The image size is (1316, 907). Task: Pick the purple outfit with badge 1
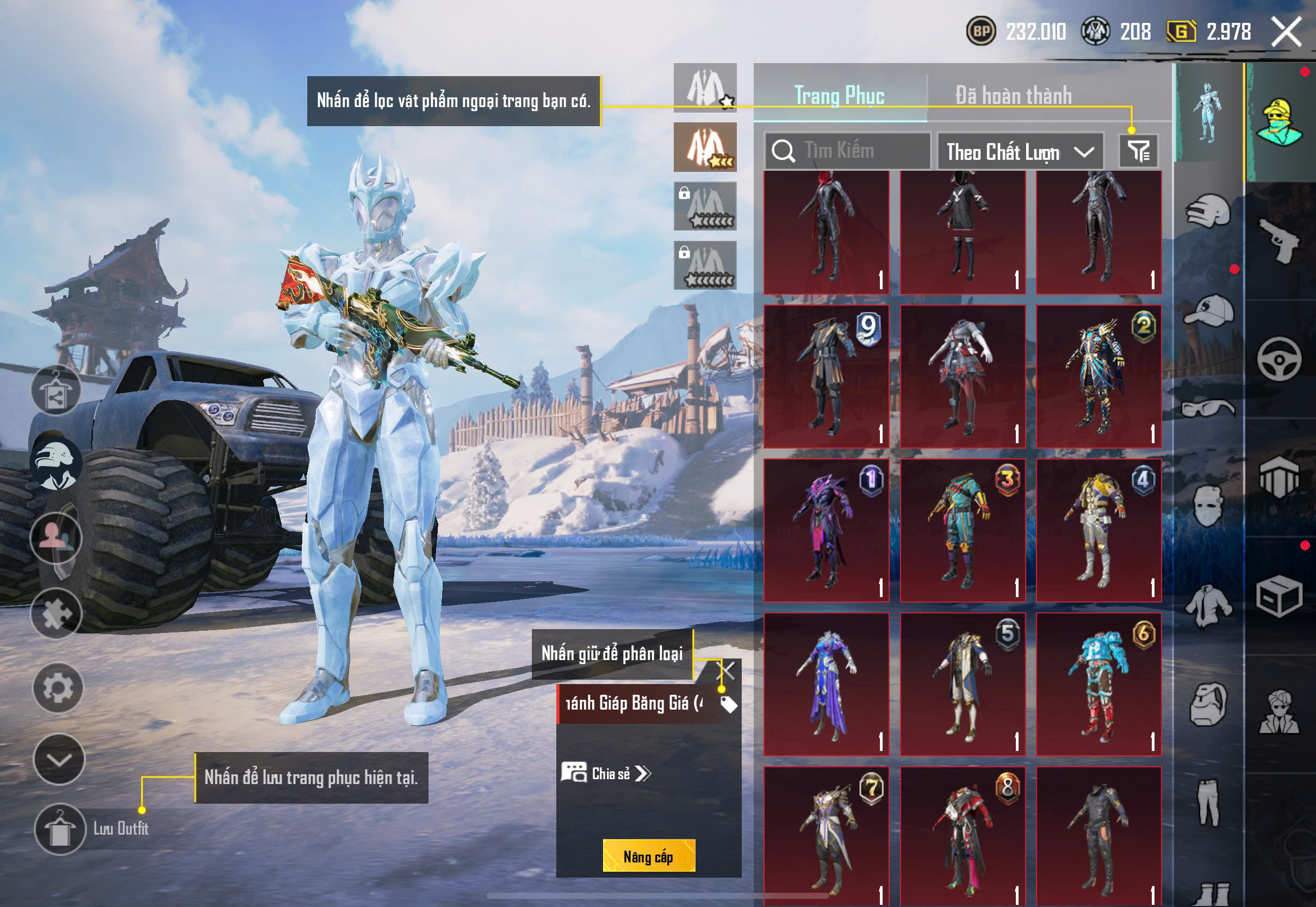[826, 530]
